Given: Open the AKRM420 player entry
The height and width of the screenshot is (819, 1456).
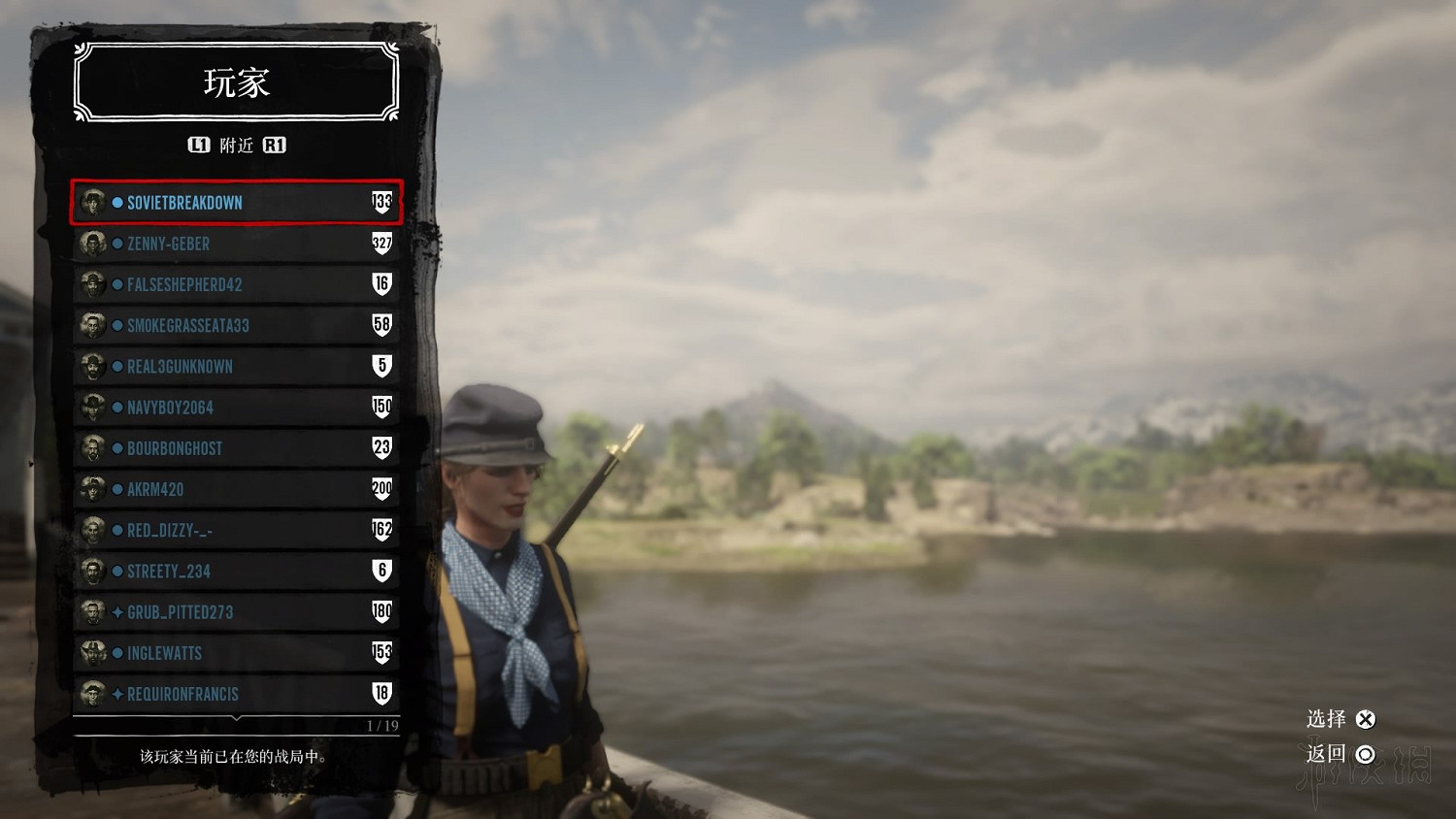Looking at the screenshot, I should pos(236,489).
